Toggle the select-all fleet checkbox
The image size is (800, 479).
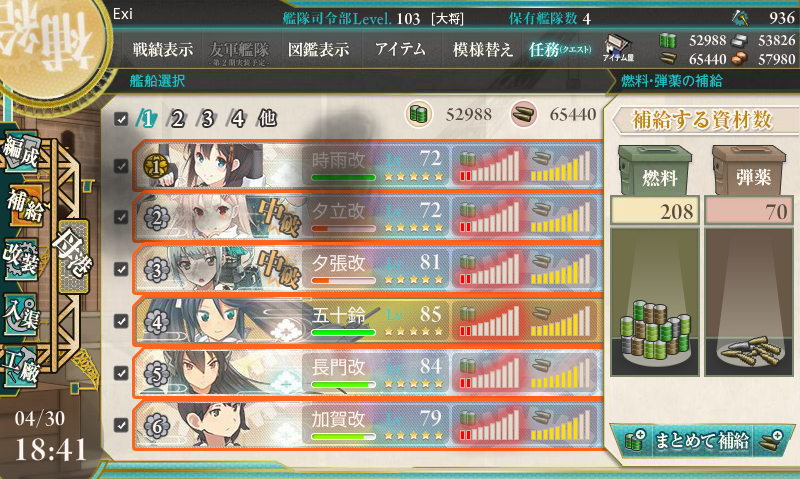point(121,119)
